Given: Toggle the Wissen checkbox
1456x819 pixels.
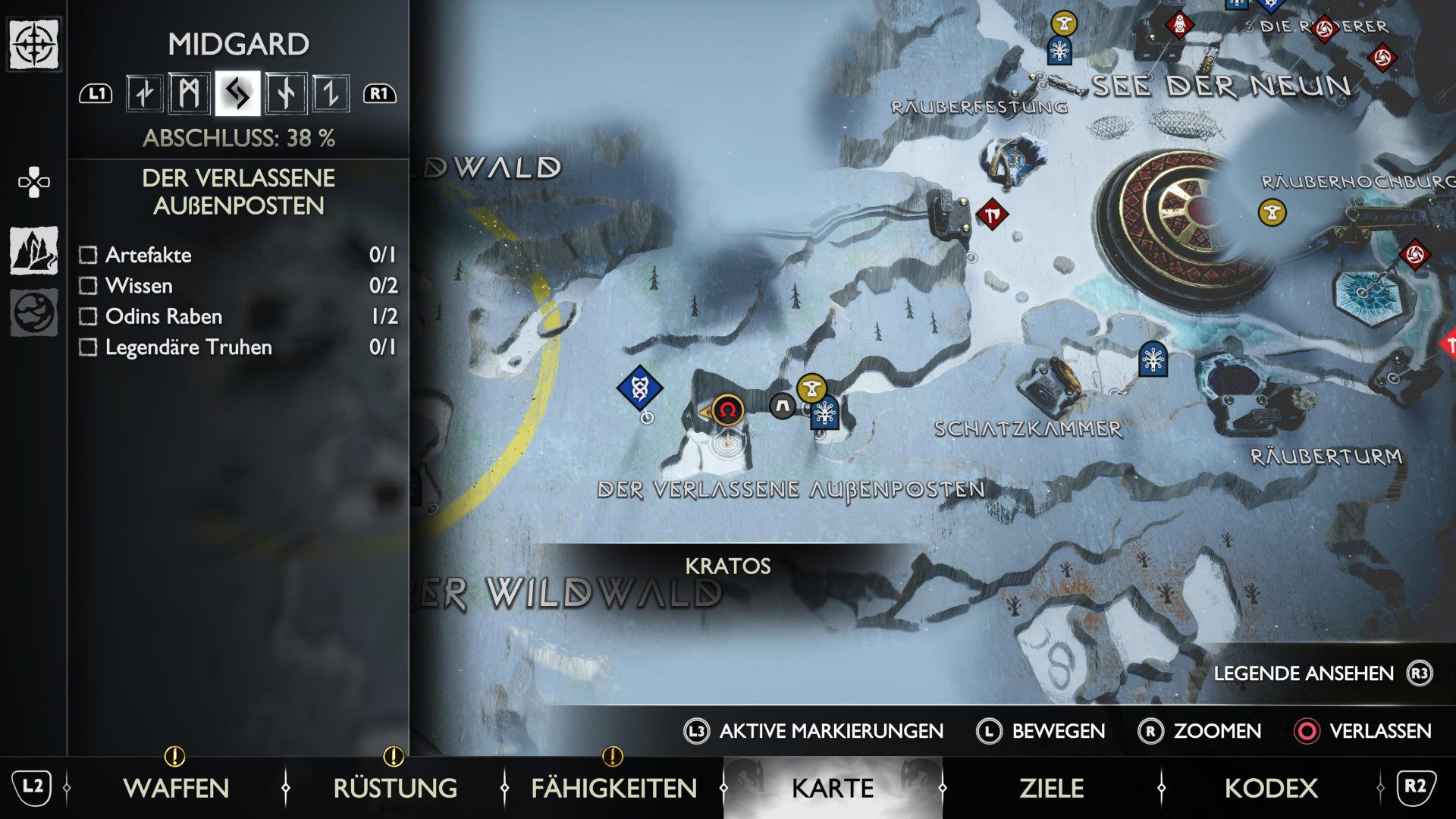Looking at the screenshot, I should (89, 286).
